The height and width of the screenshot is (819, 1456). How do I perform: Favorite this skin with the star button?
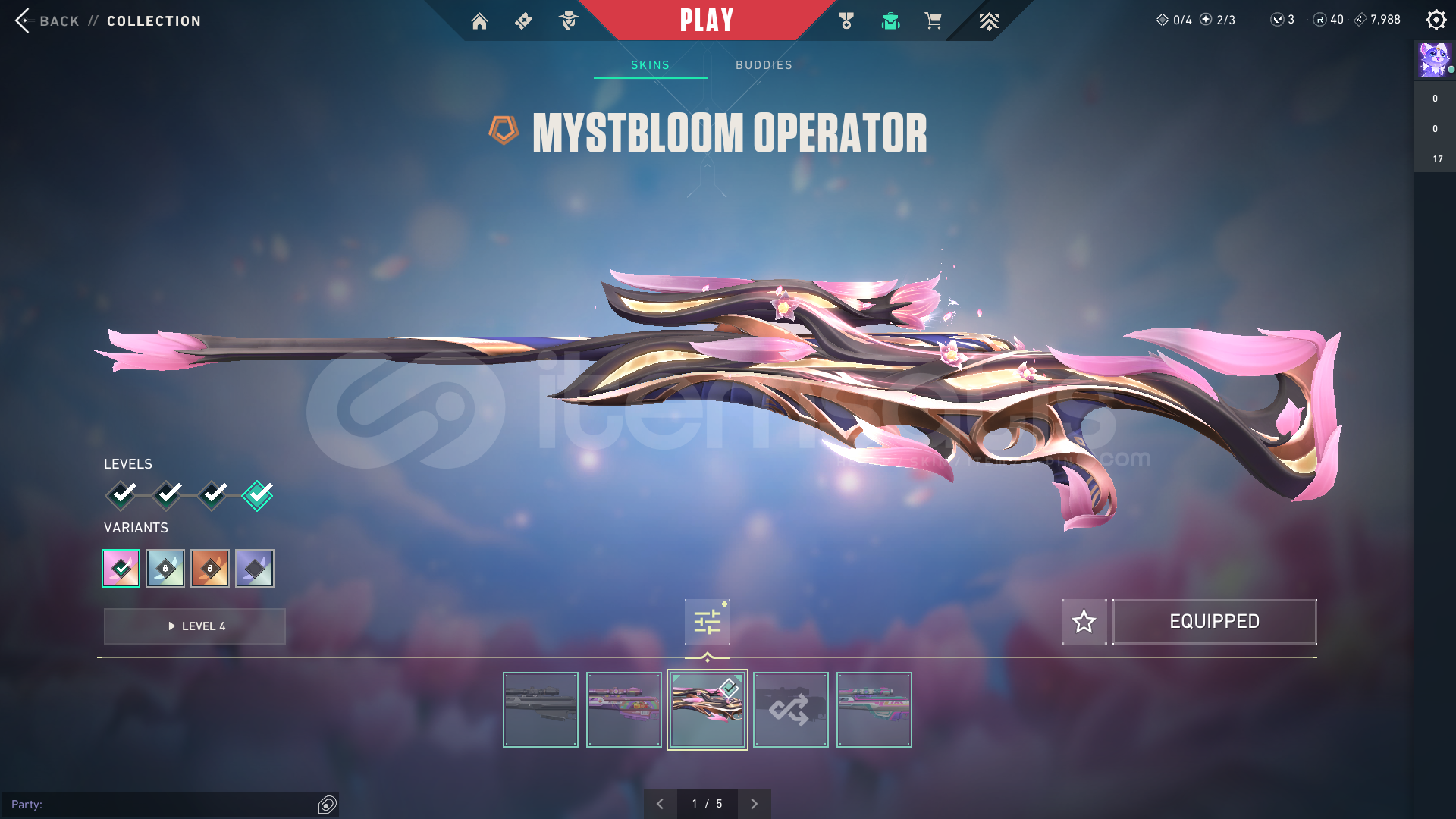[x=1084, y=622]
